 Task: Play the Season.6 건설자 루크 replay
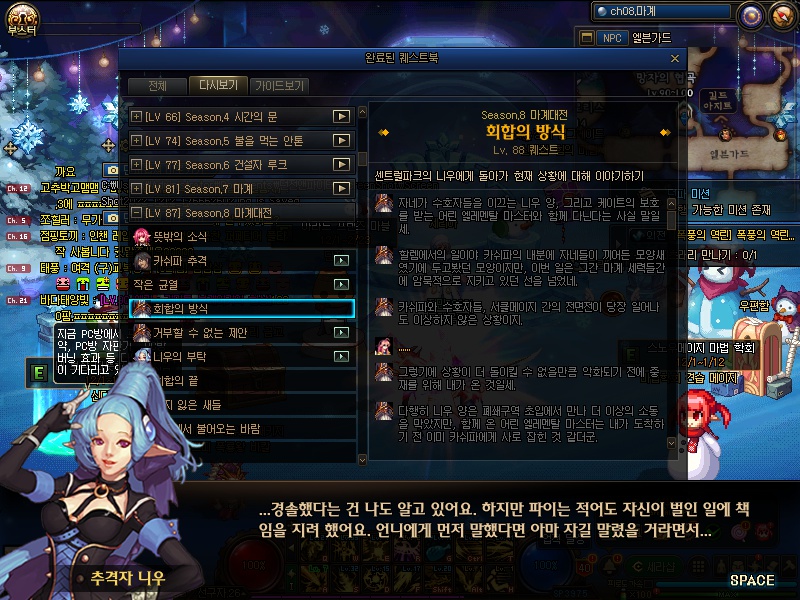tap(342, 165)
